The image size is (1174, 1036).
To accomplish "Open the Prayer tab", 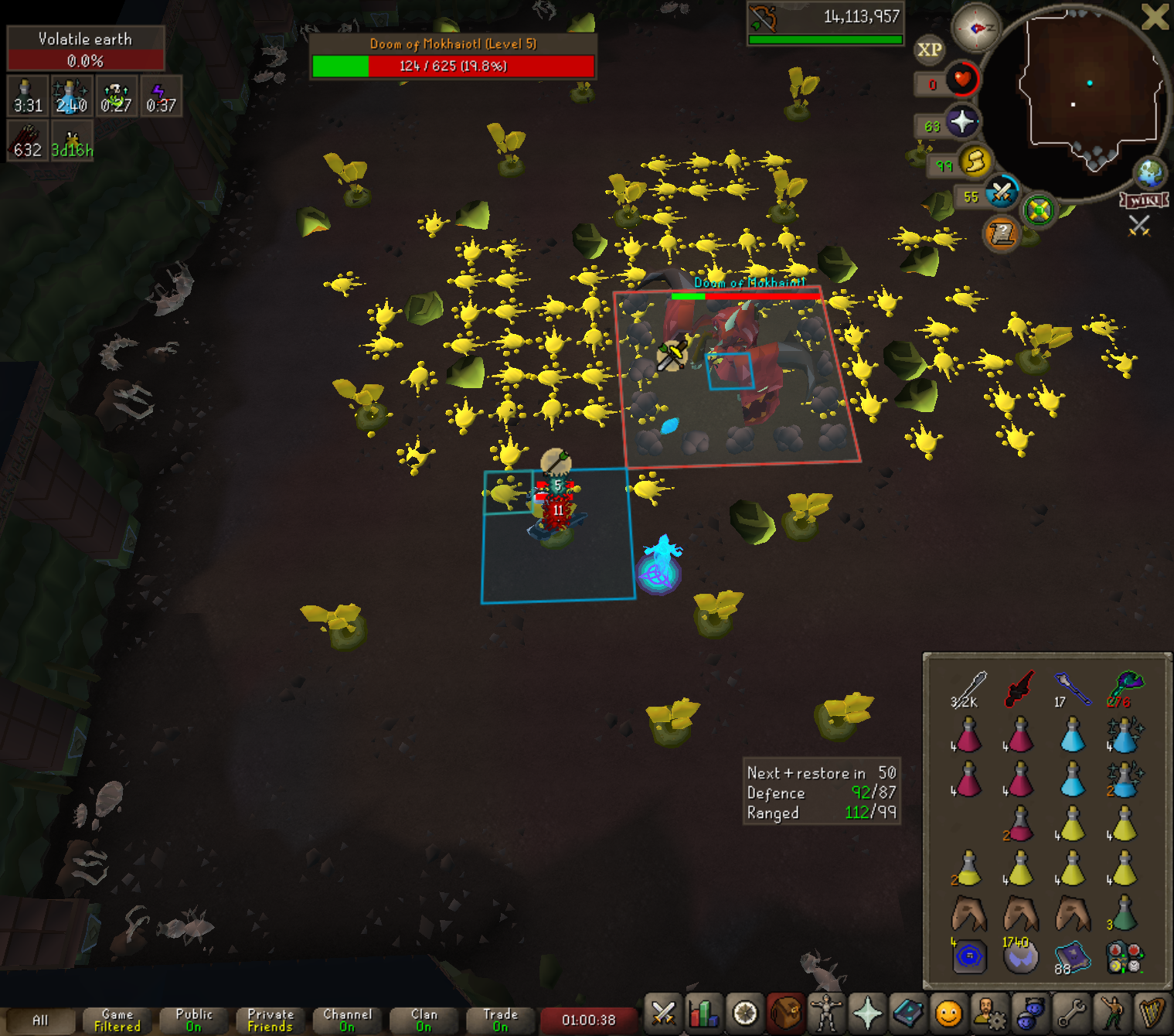I will (x=867, y=1013).
